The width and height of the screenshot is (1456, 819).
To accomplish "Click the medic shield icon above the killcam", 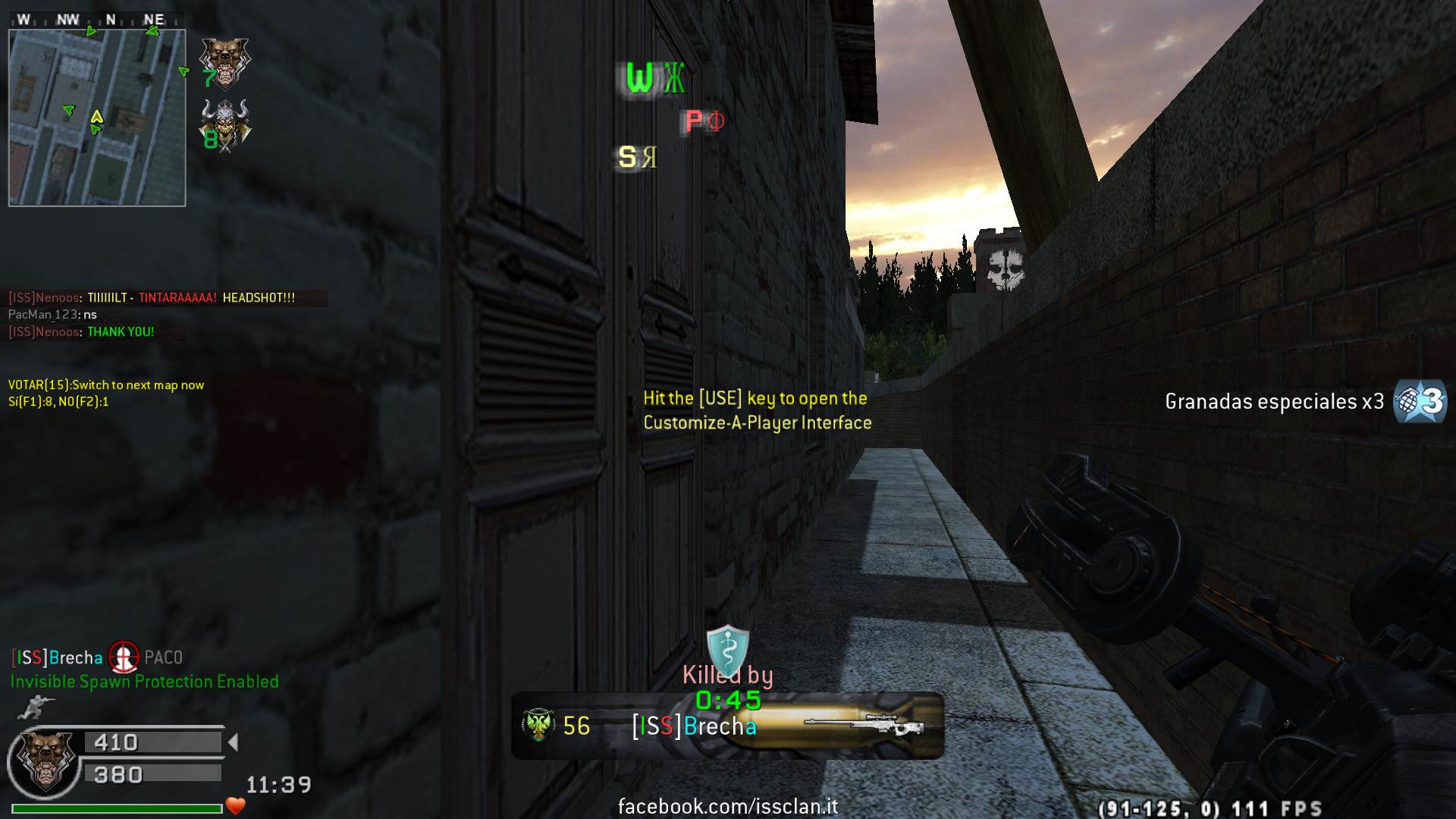I will pos(727,651).
